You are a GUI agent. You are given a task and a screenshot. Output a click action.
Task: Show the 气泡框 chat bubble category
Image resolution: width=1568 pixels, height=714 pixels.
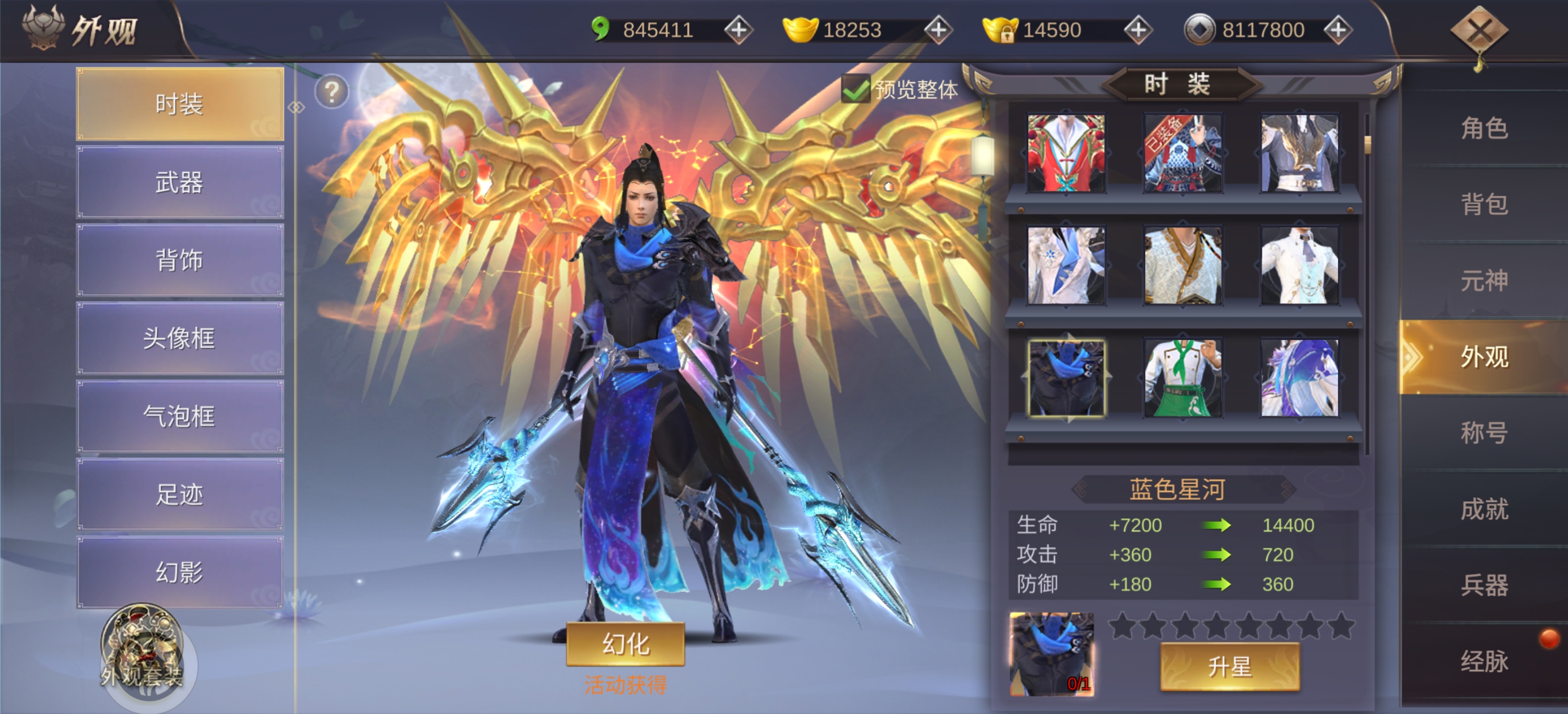pyautogui.click(x=180, y=416)
